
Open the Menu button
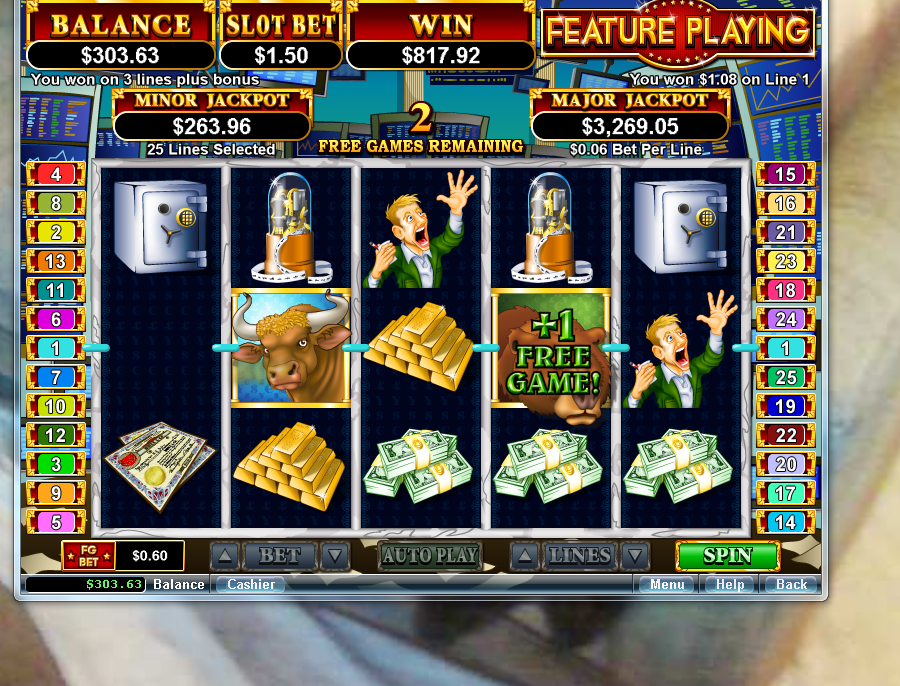click(x=667, y=585)
